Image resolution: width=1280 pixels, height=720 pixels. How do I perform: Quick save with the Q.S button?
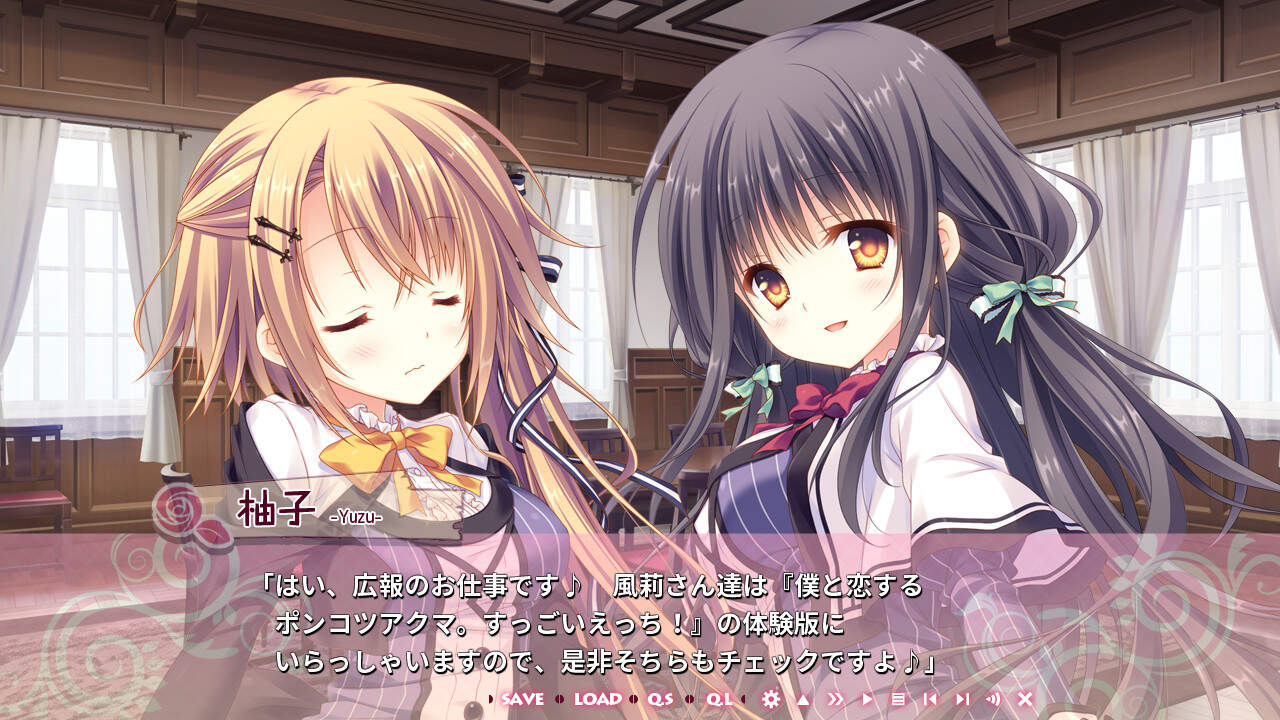tap(661, 699)
